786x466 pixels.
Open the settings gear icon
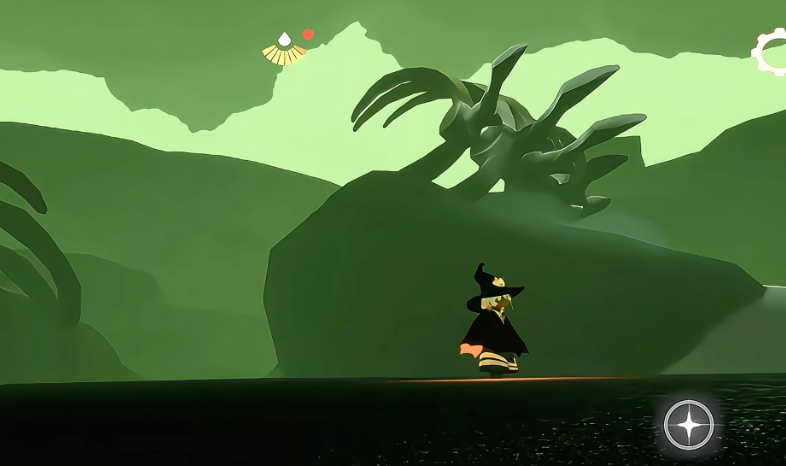[x=773, y=51]
